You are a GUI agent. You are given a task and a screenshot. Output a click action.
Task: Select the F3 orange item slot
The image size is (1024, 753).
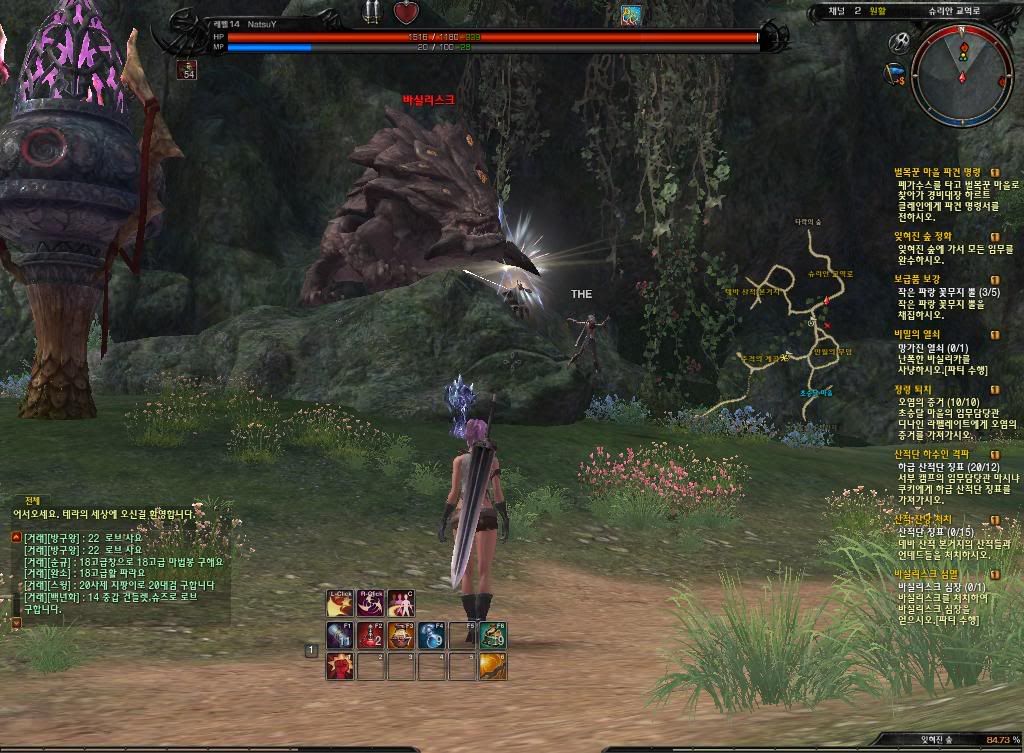[x=401, y=635]
